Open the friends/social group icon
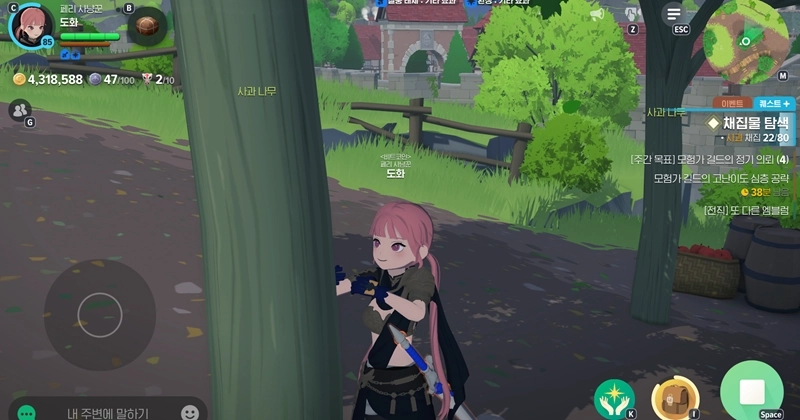This screenshot has height=420, width=800. point(19,110)
